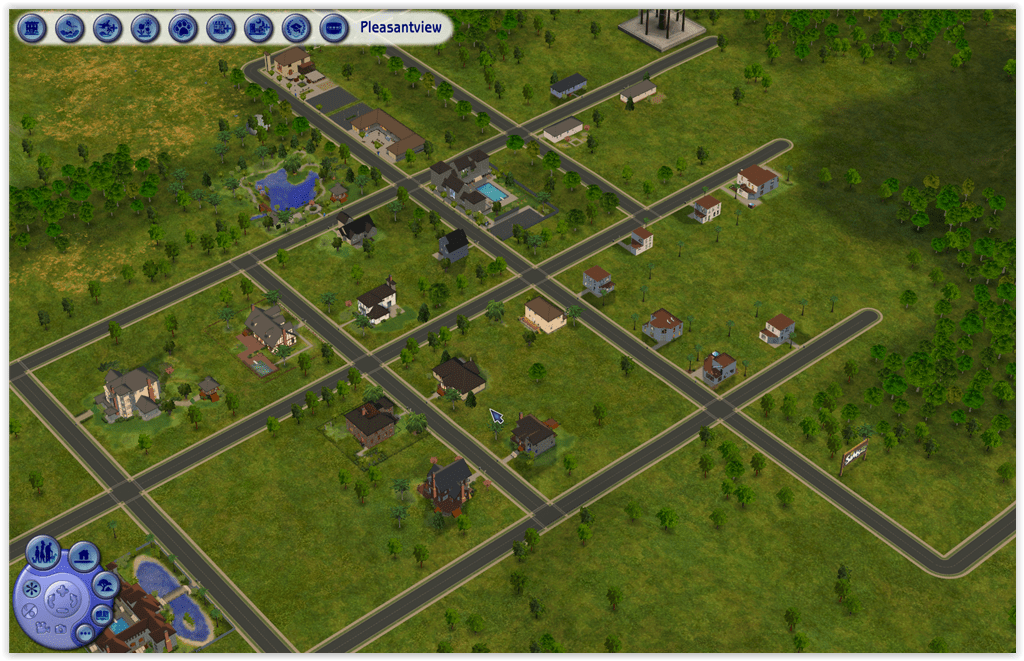
Task: Click the airplane-with-plus toolbar icon
Action: click(107, 27)
